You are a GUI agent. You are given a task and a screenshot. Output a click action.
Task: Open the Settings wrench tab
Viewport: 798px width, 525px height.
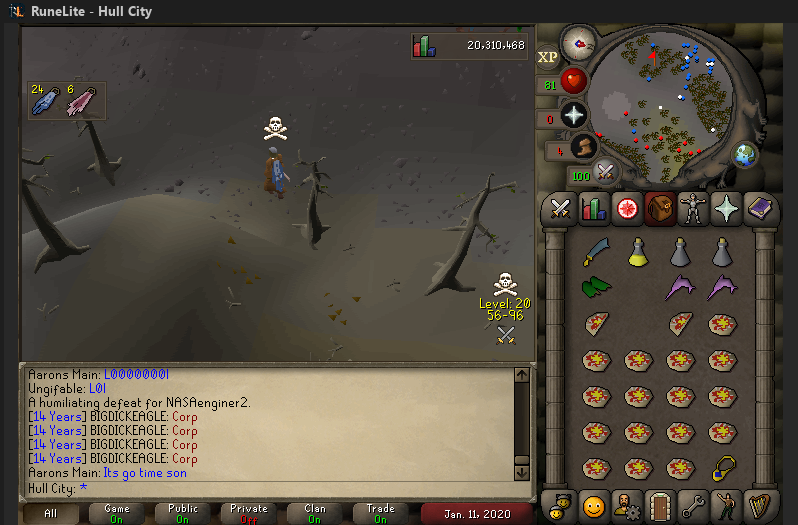click(692, 504)
